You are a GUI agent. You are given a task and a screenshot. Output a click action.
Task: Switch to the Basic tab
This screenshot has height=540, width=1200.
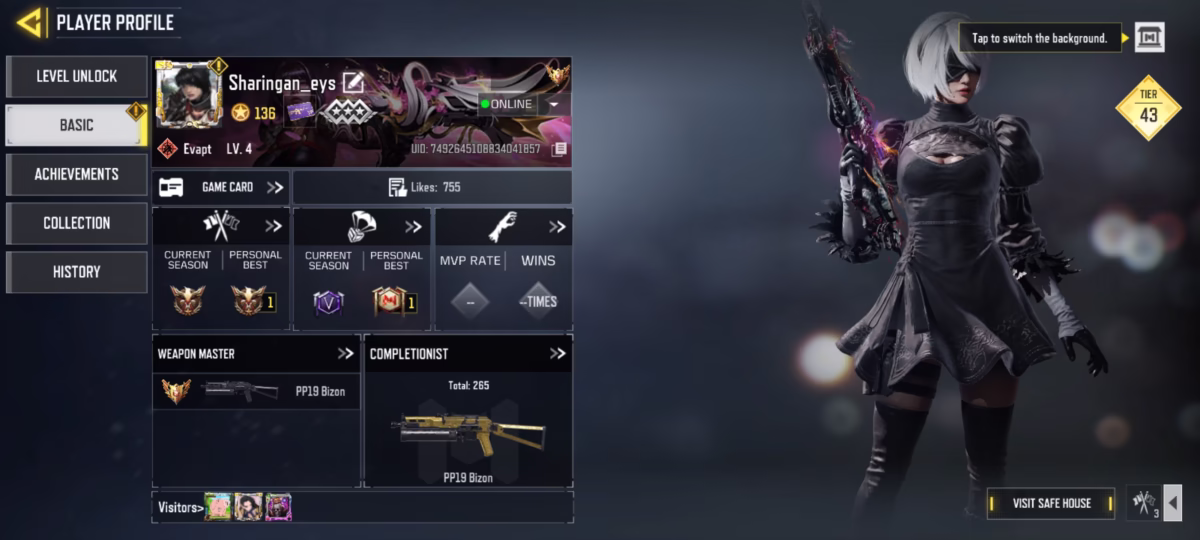click(76, 125)
